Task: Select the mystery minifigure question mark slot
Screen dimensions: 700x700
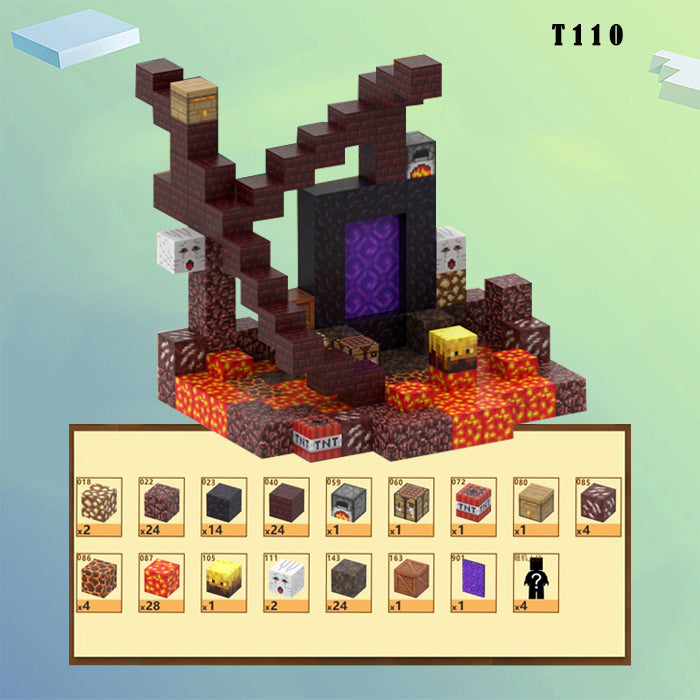Action: 535,583
